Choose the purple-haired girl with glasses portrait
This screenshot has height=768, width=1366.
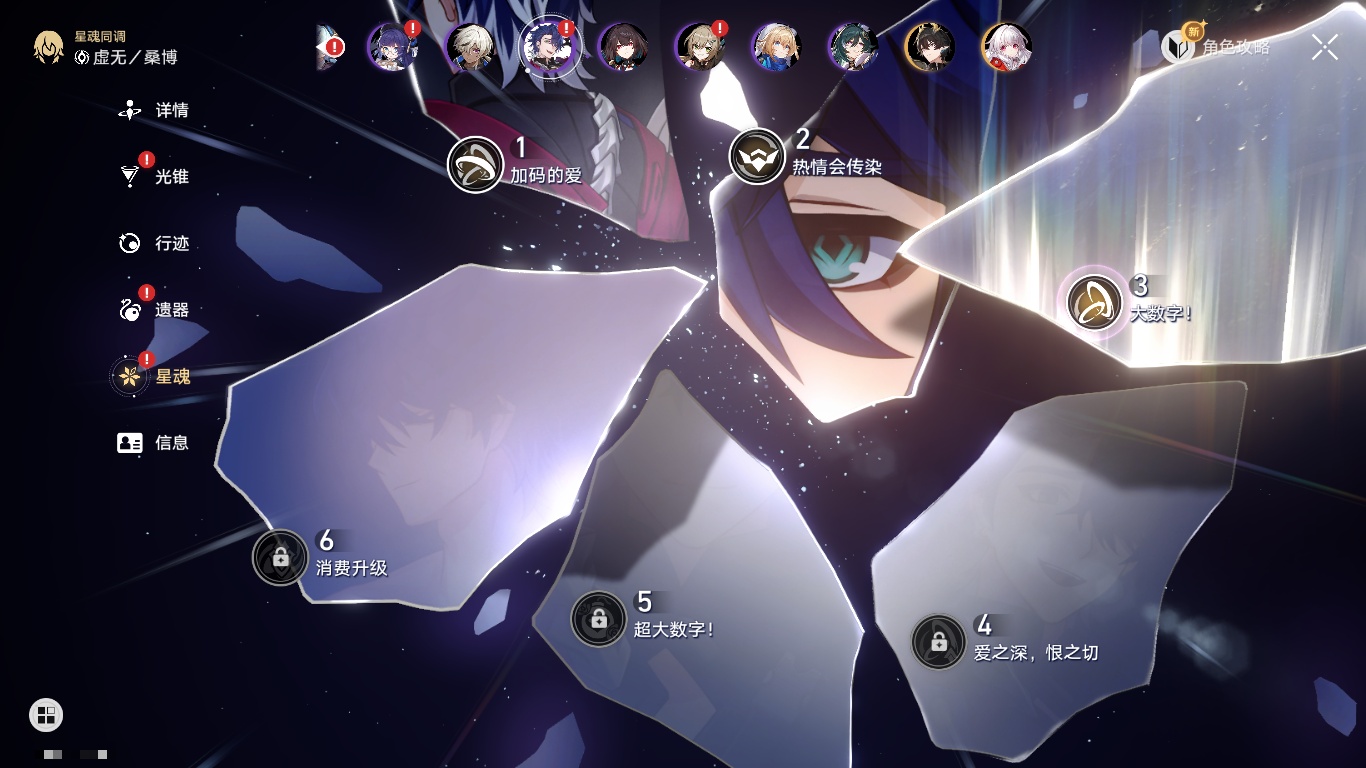[x=391, y=47]
